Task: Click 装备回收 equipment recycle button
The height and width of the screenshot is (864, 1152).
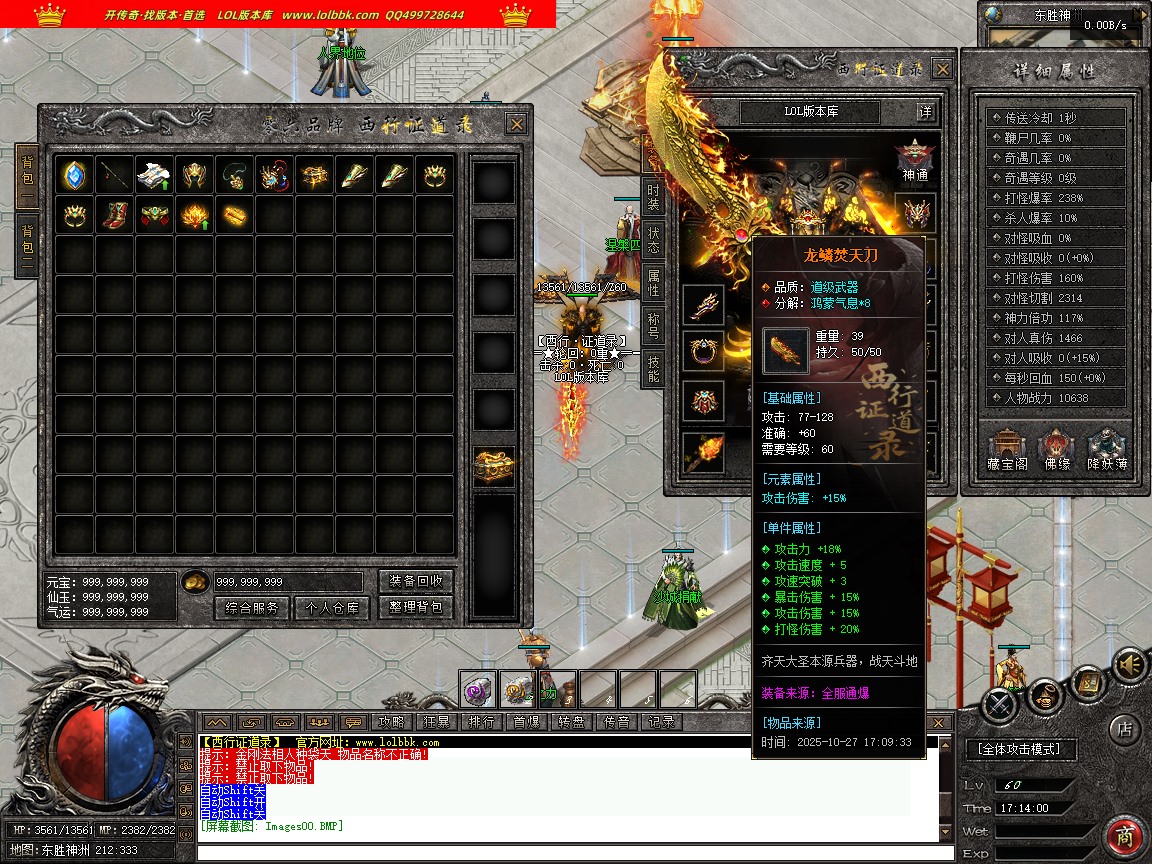Action: [416, 581]
